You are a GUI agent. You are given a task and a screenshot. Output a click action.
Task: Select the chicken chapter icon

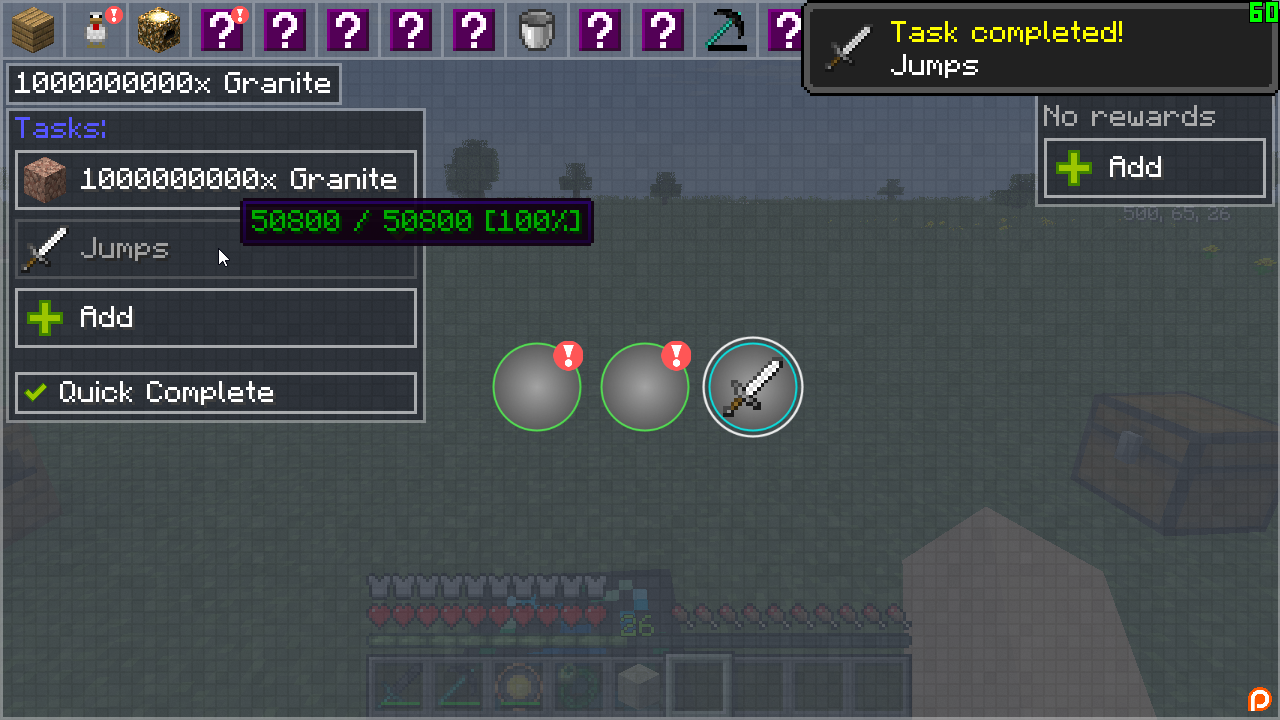click(96, 29)
